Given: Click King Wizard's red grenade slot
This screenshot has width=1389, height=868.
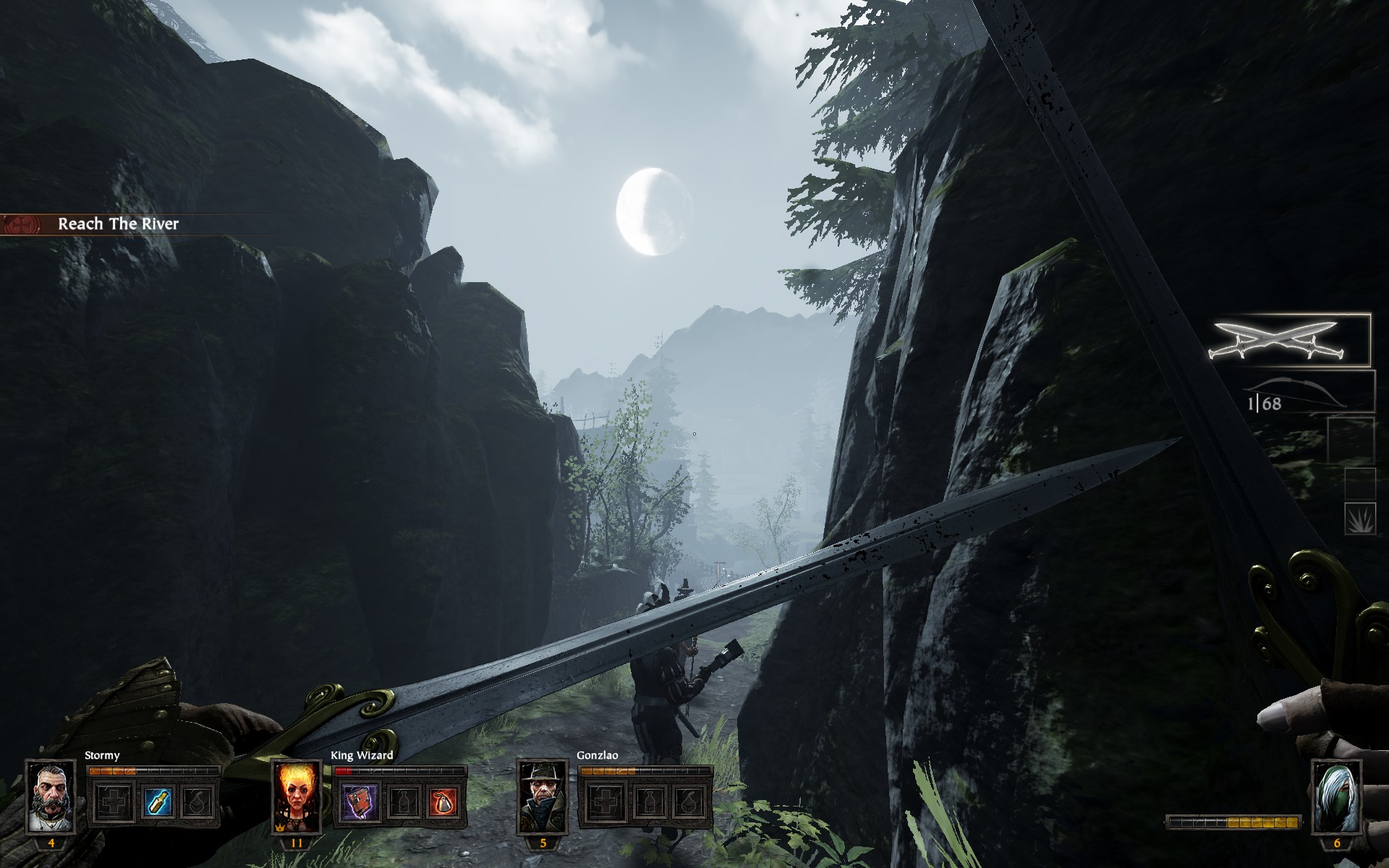Looking at the screenshot, I should click(x=443, y=801).
